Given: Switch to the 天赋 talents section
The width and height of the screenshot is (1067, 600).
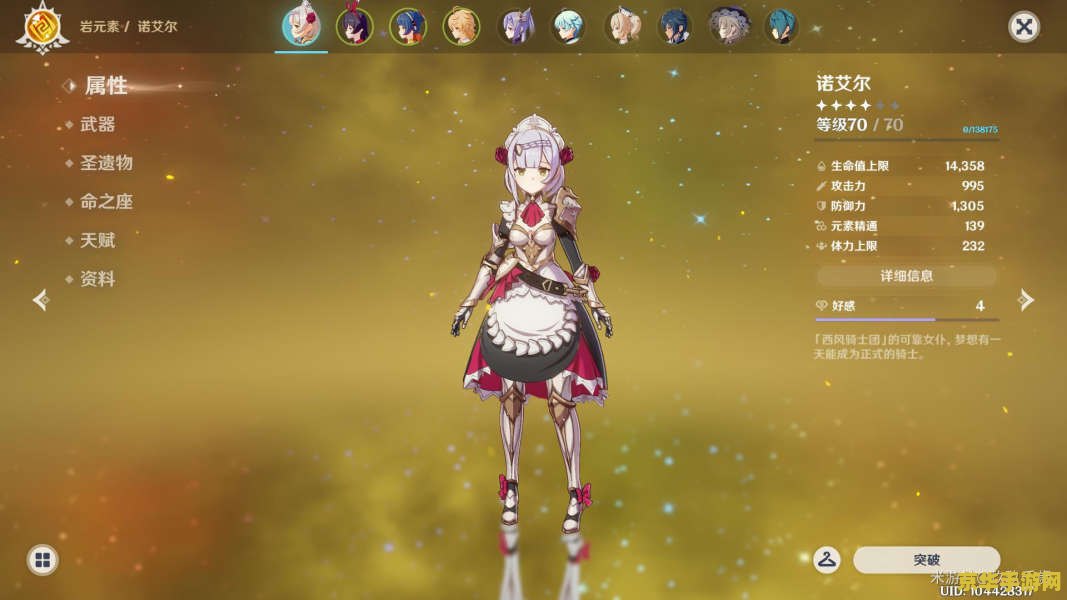Looking at the screenshot, I should point(97,241).
